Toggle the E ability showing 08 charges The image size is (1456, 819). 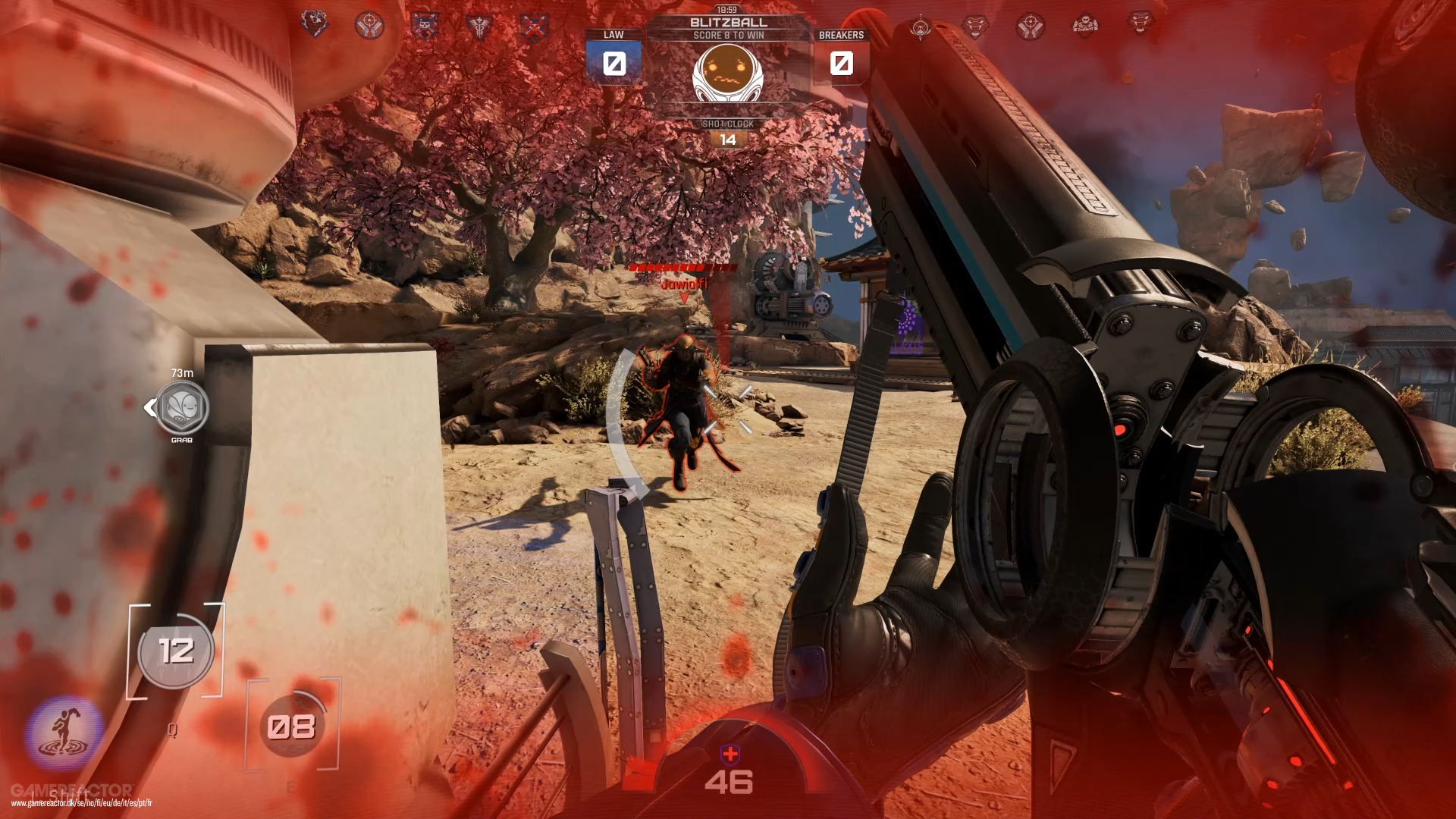point(292,726)
